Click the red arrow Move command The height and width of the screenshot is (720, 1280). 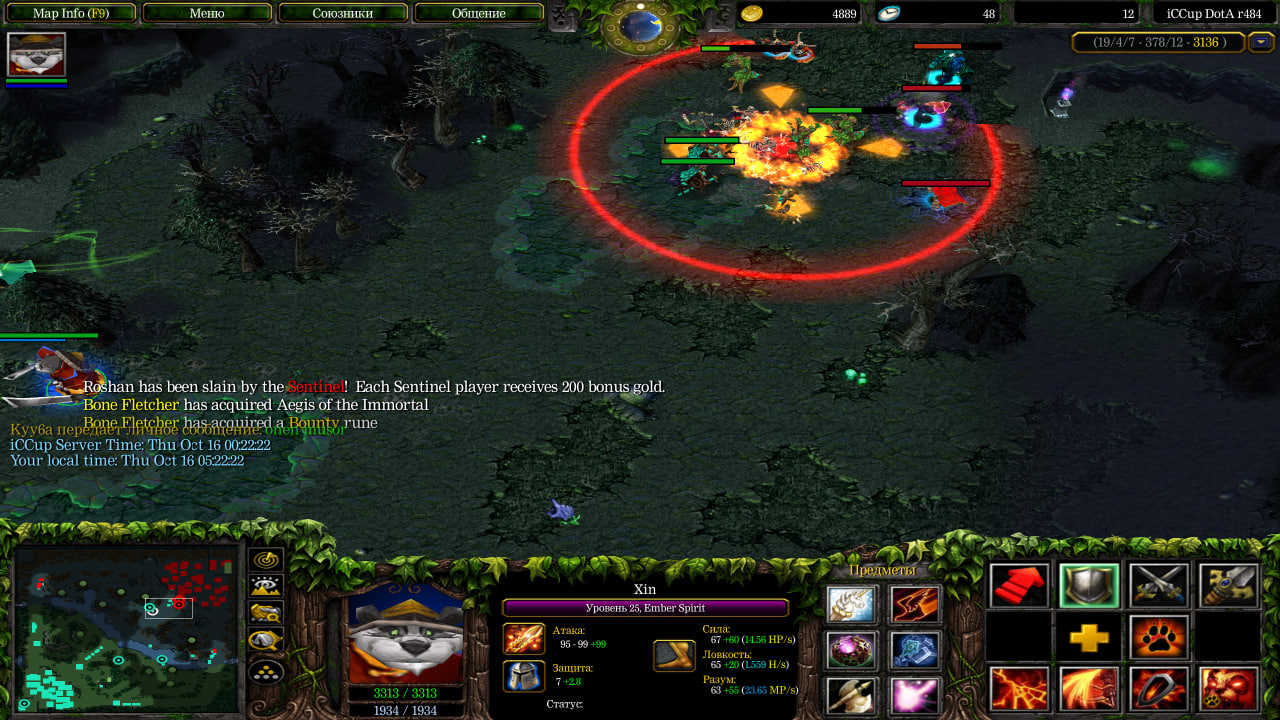(1020, 586)
